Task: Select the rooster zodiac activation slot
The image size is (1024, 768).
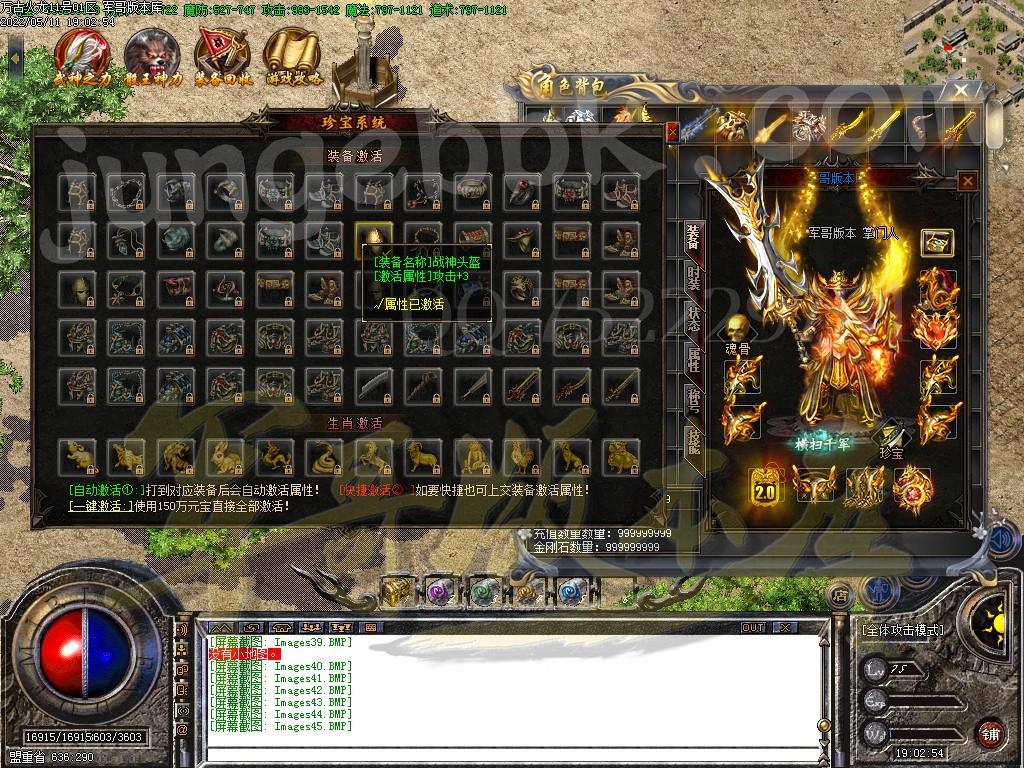Action: point(520,456)
